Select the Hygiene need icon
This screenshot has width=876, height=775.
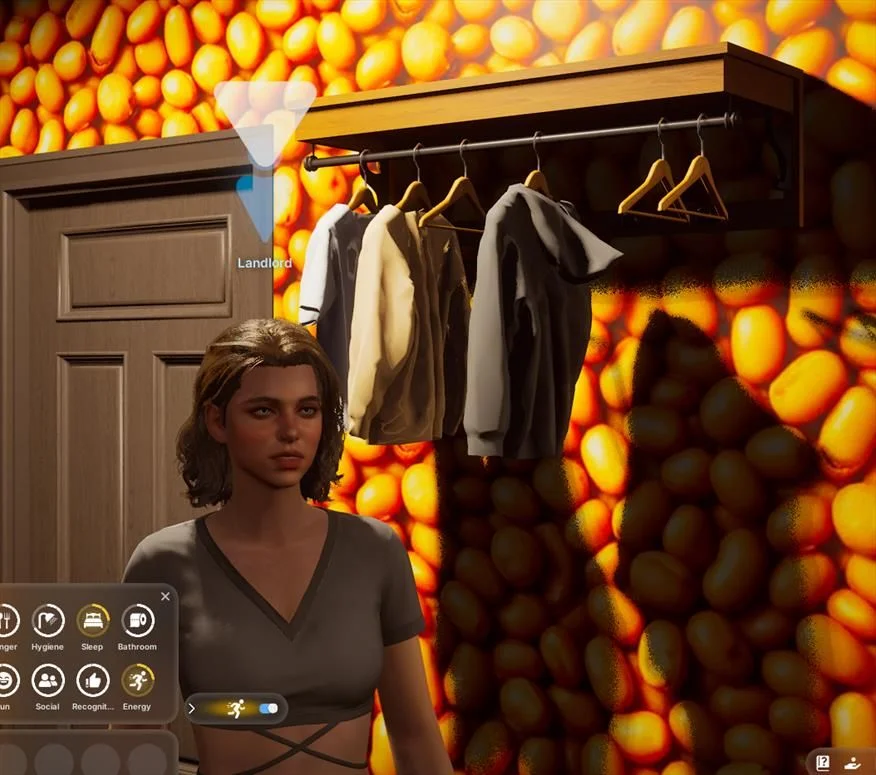47,621
